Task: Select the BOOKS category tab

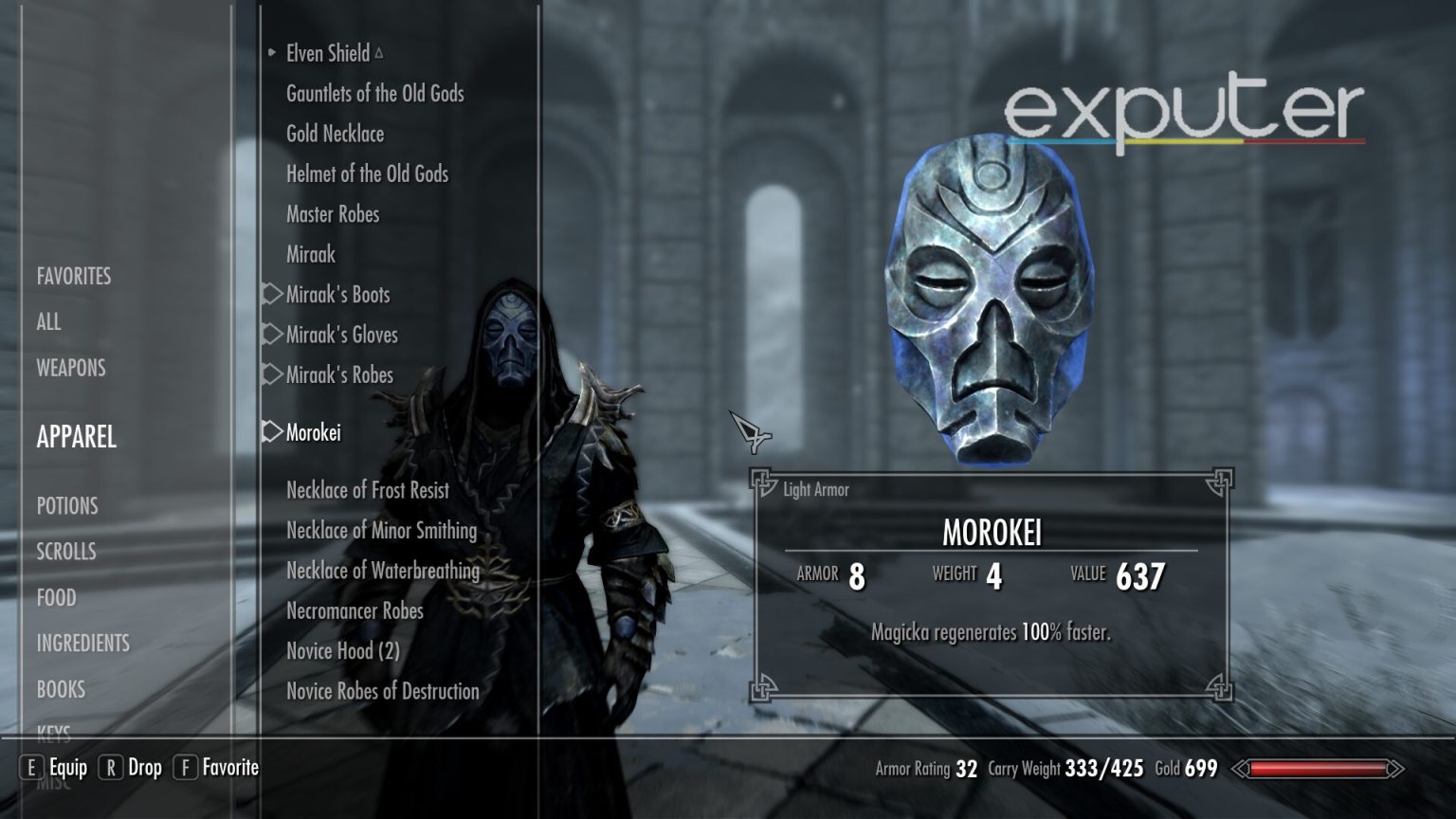Action: point(60,689)
